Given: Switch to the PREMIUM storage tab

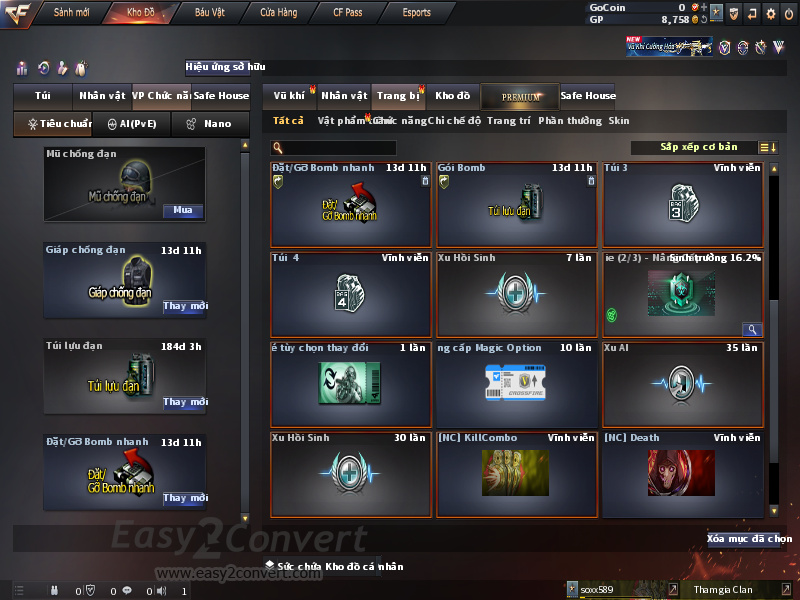Looking at the screenshot, I should [x=521, y=96].
